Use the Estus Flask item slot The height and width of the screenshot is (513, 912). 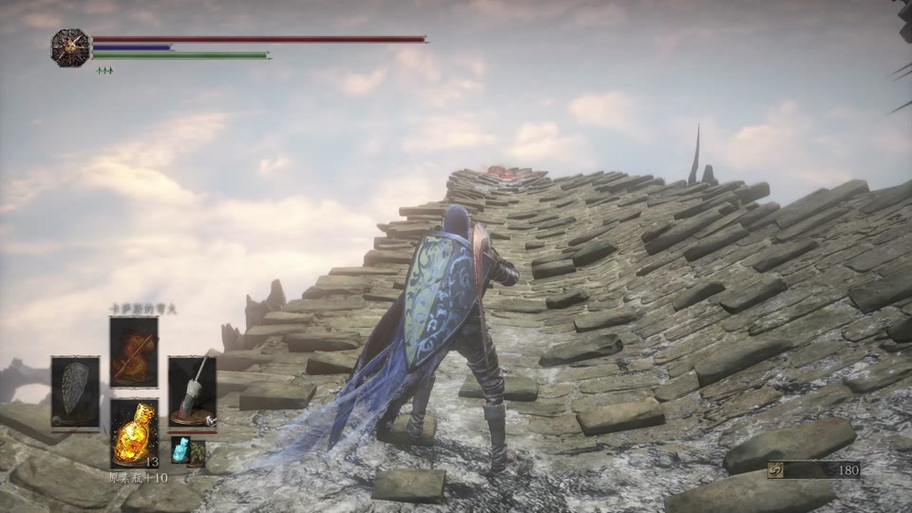[x=133, y=432]
